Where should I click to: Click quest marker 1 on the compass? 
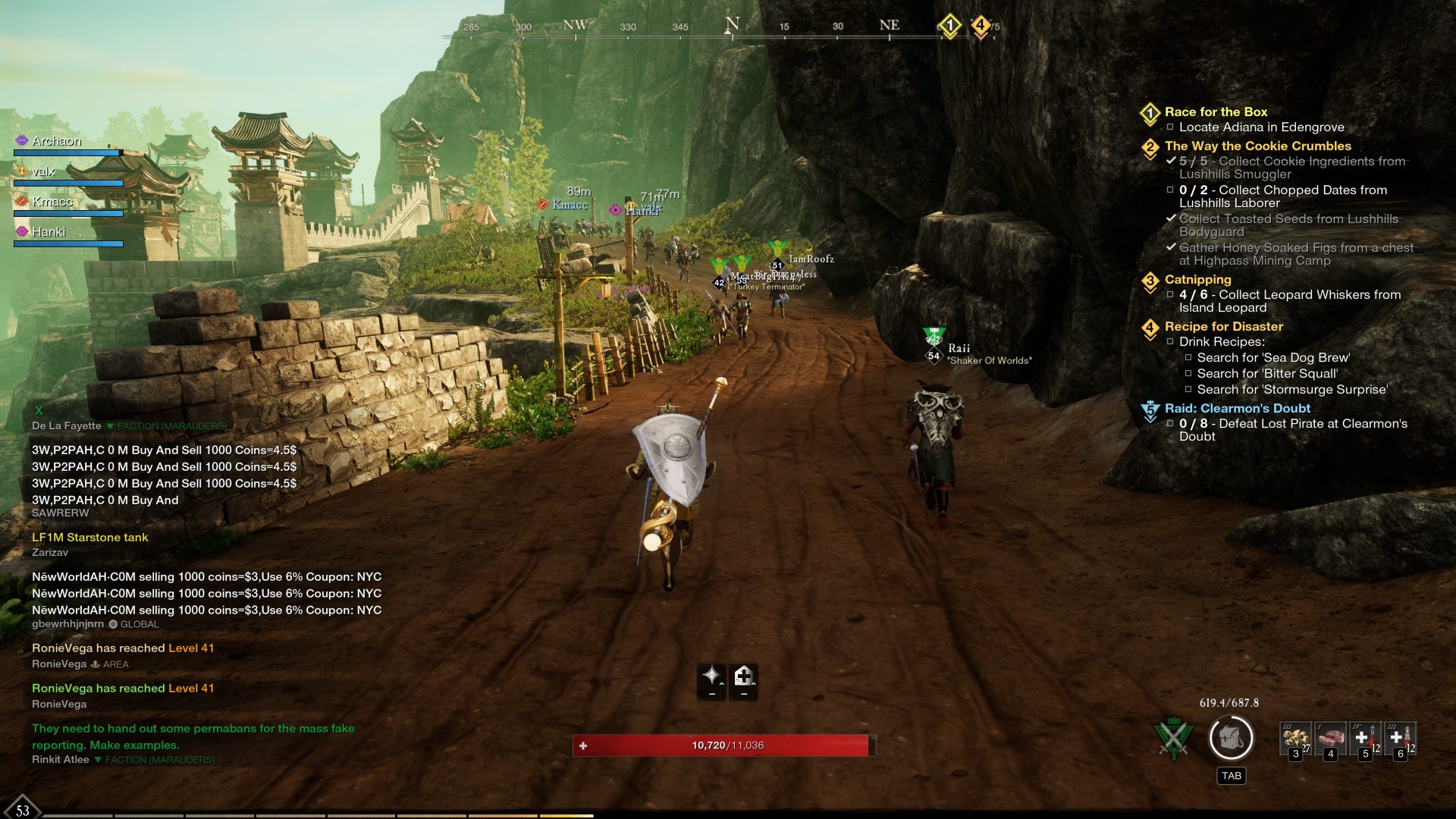point(949,26)
